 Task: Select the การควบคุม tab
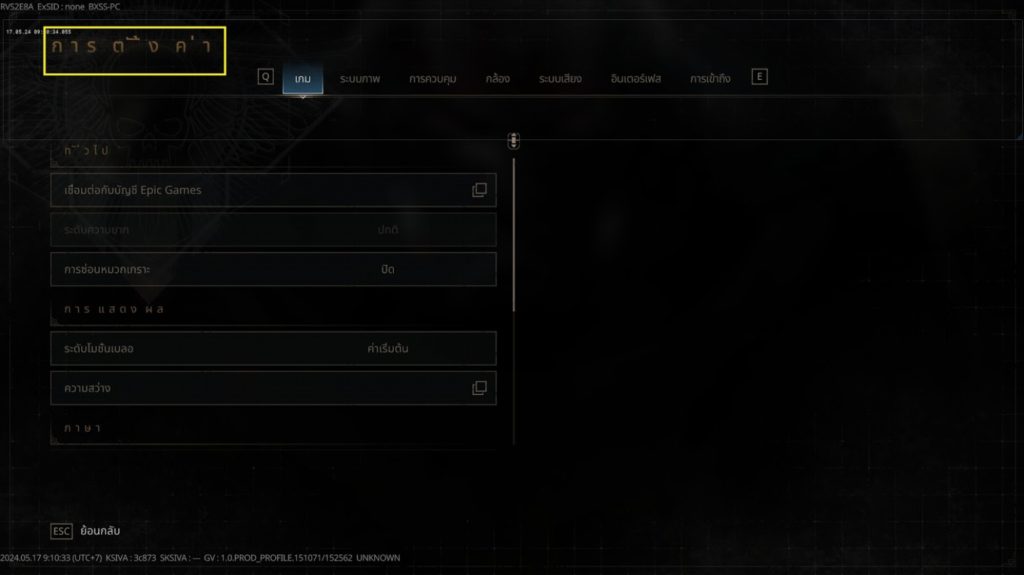(432, 78)
